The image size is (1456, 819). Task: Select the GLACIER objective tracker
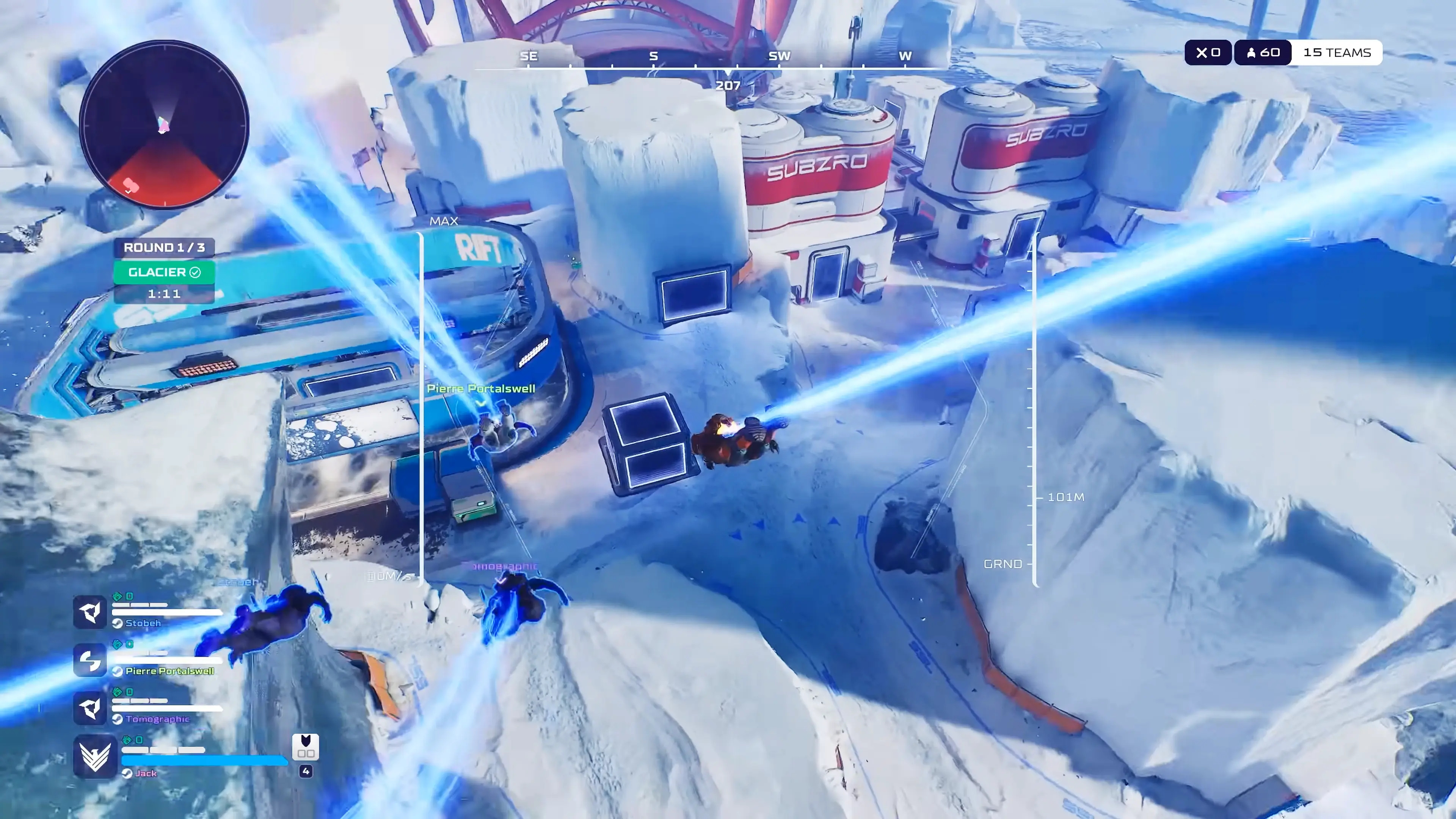[164, 273]
